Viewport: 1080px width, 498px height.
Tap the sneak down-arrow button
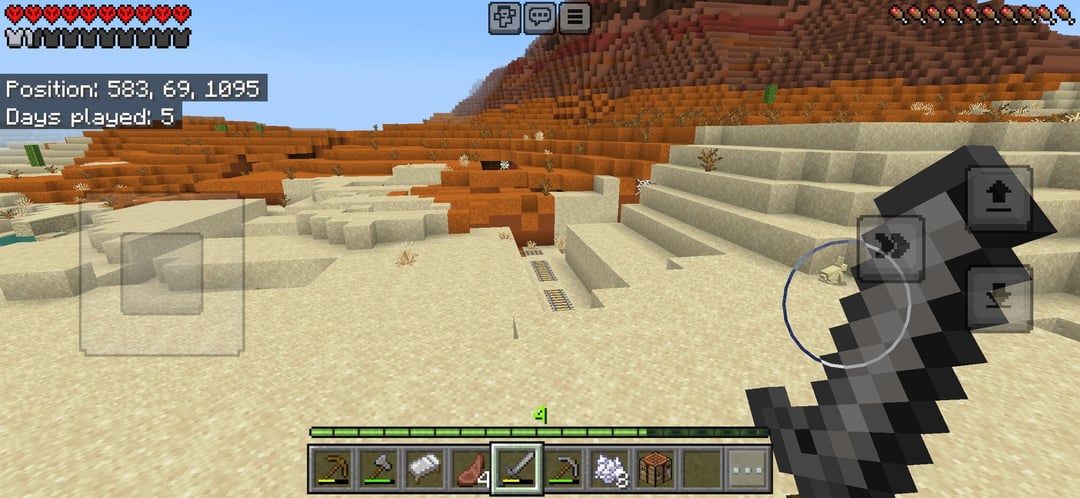point(998,298)
